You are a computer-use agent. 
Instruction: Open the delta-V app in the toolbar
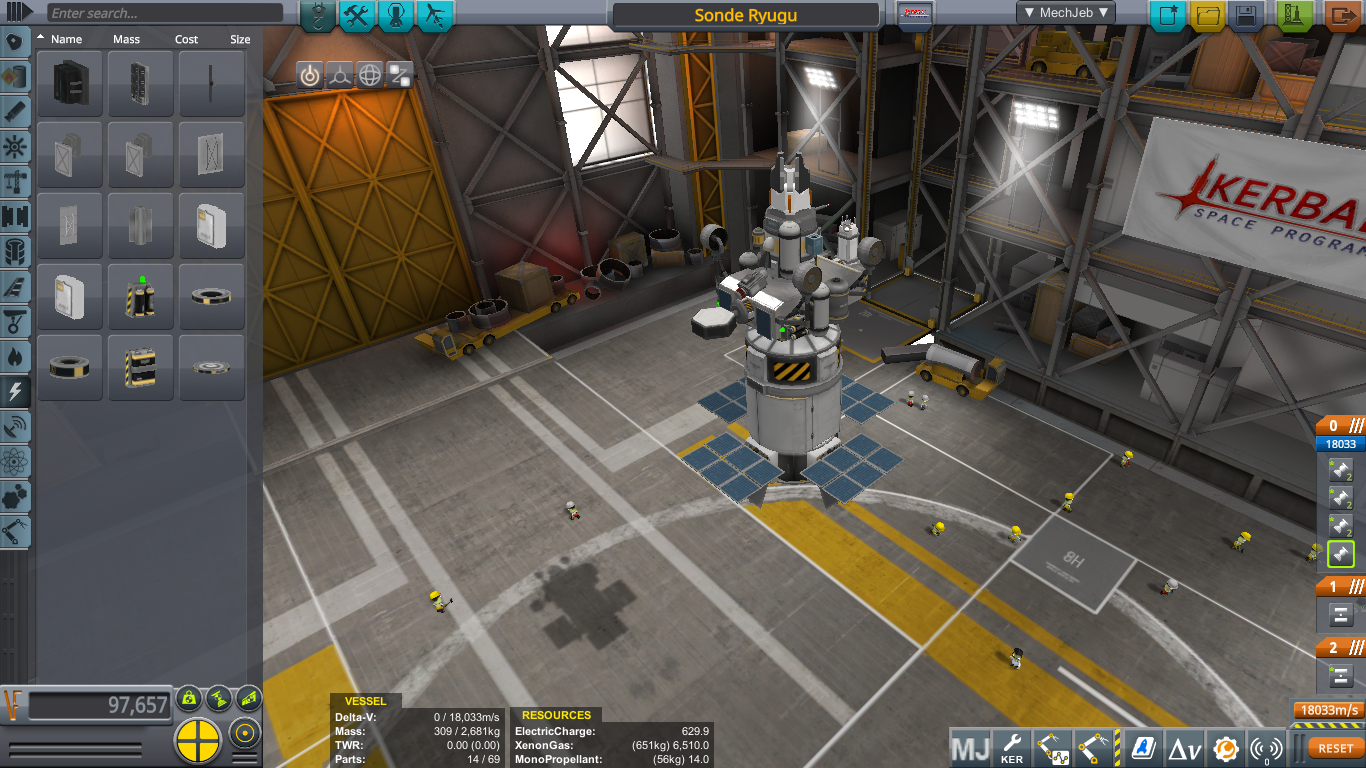(1185, 748)
